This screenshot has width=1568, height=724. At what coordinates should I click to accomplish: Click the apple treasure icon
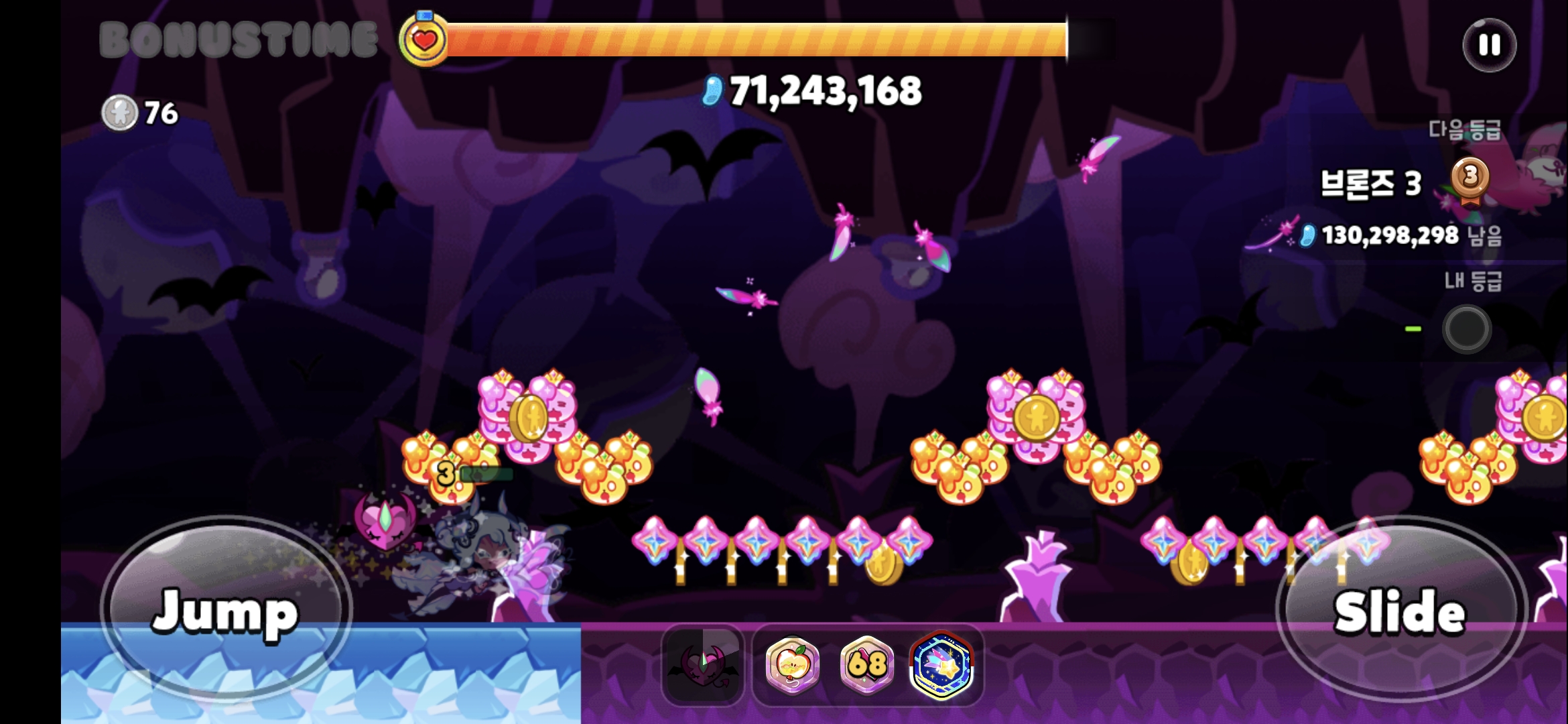pyautogui.click(x=793, y=664)
